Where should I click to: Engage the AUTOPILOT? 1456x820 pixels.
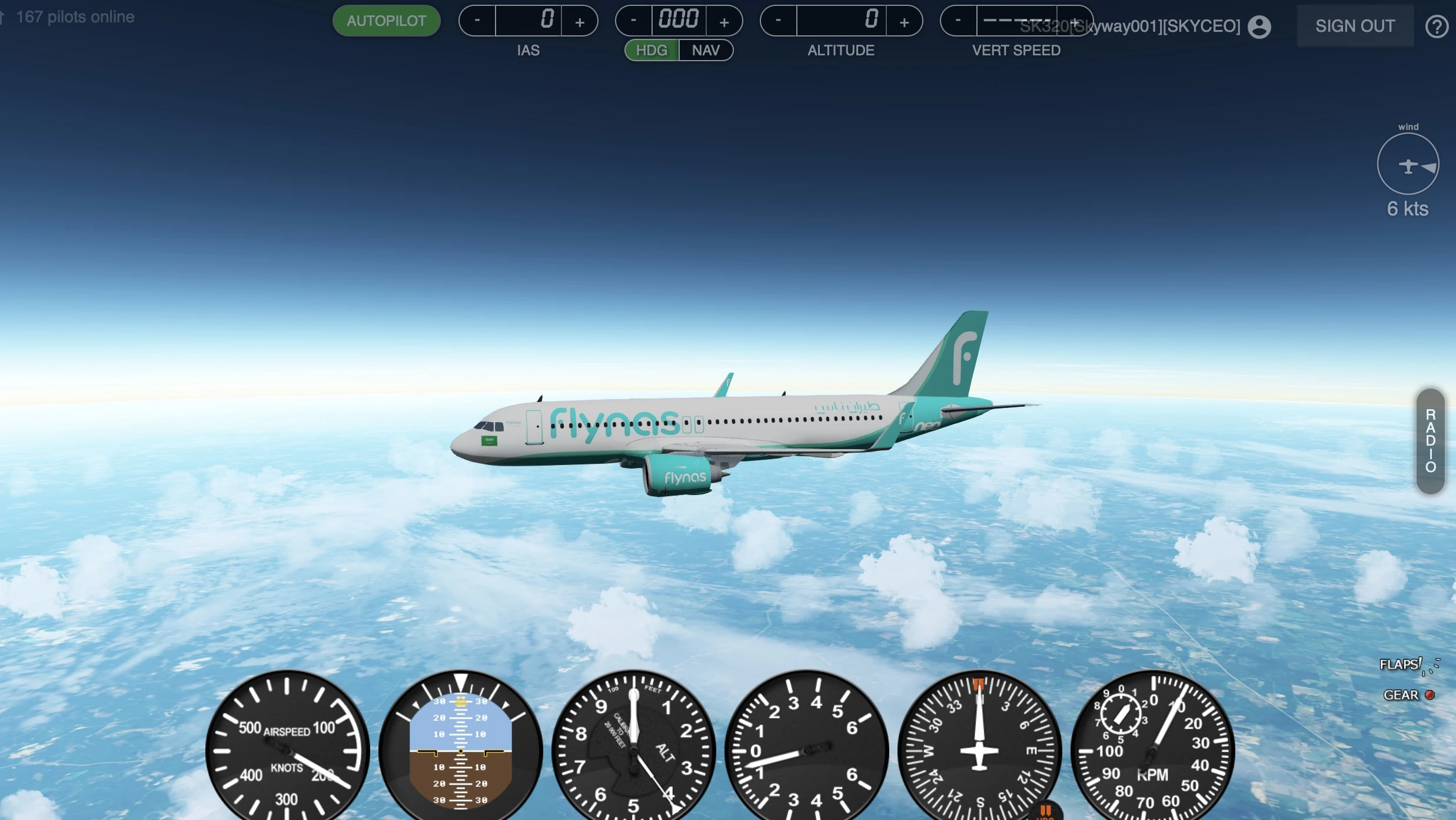(x=386, y=21)
